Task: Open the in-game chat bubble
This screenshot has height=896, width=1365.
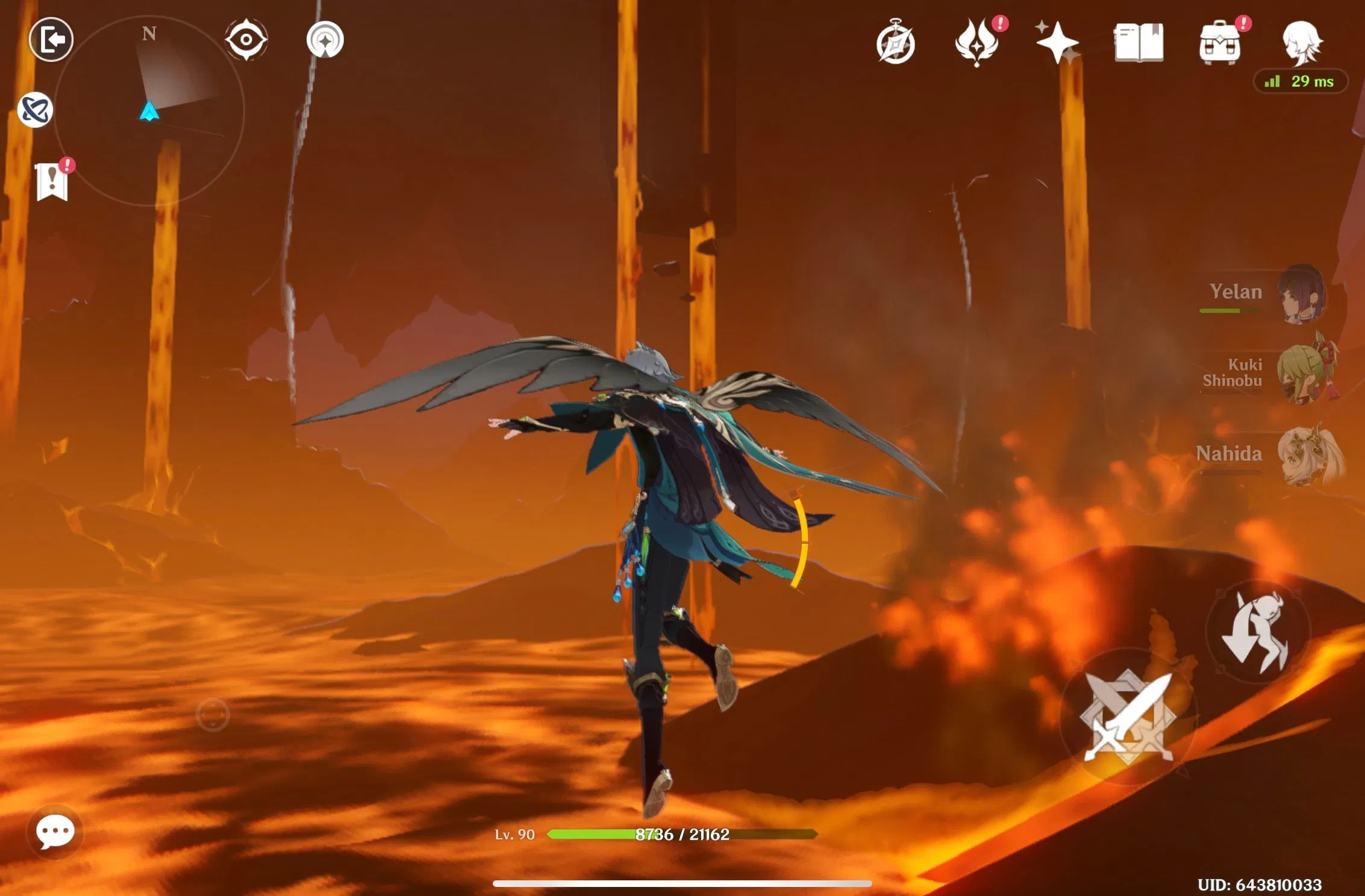Action: pos(54,830)
